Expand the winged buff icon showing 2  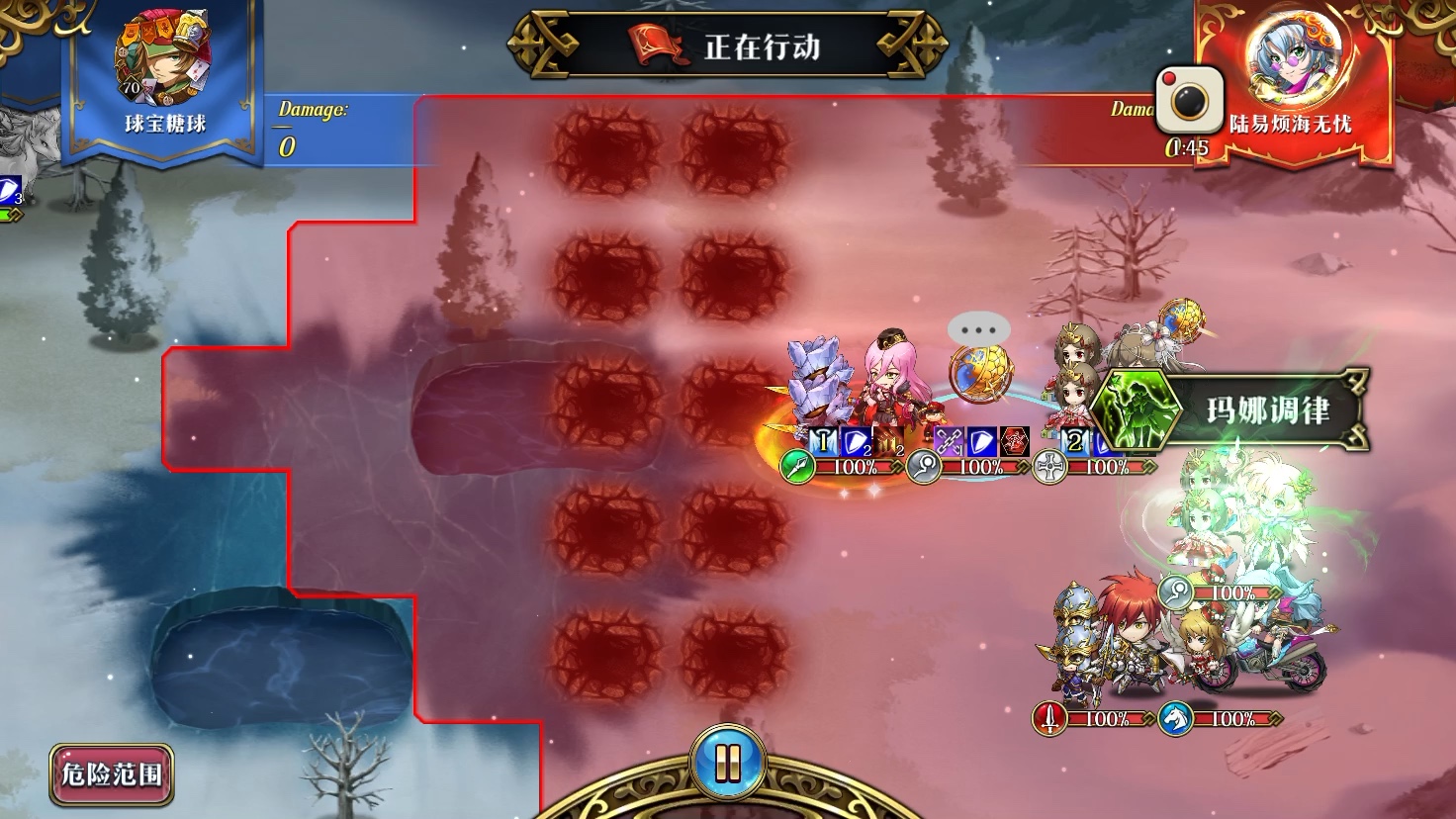[1074, 440]
